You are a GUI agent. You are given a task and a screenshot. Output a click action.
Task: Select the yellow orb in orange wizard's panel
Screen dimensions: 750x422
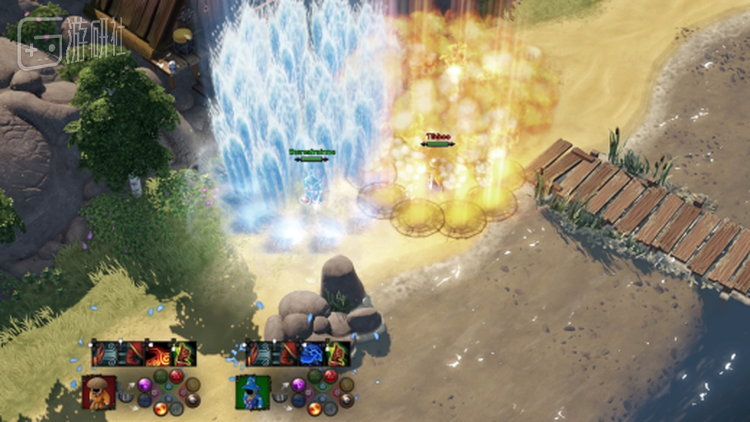192,384
